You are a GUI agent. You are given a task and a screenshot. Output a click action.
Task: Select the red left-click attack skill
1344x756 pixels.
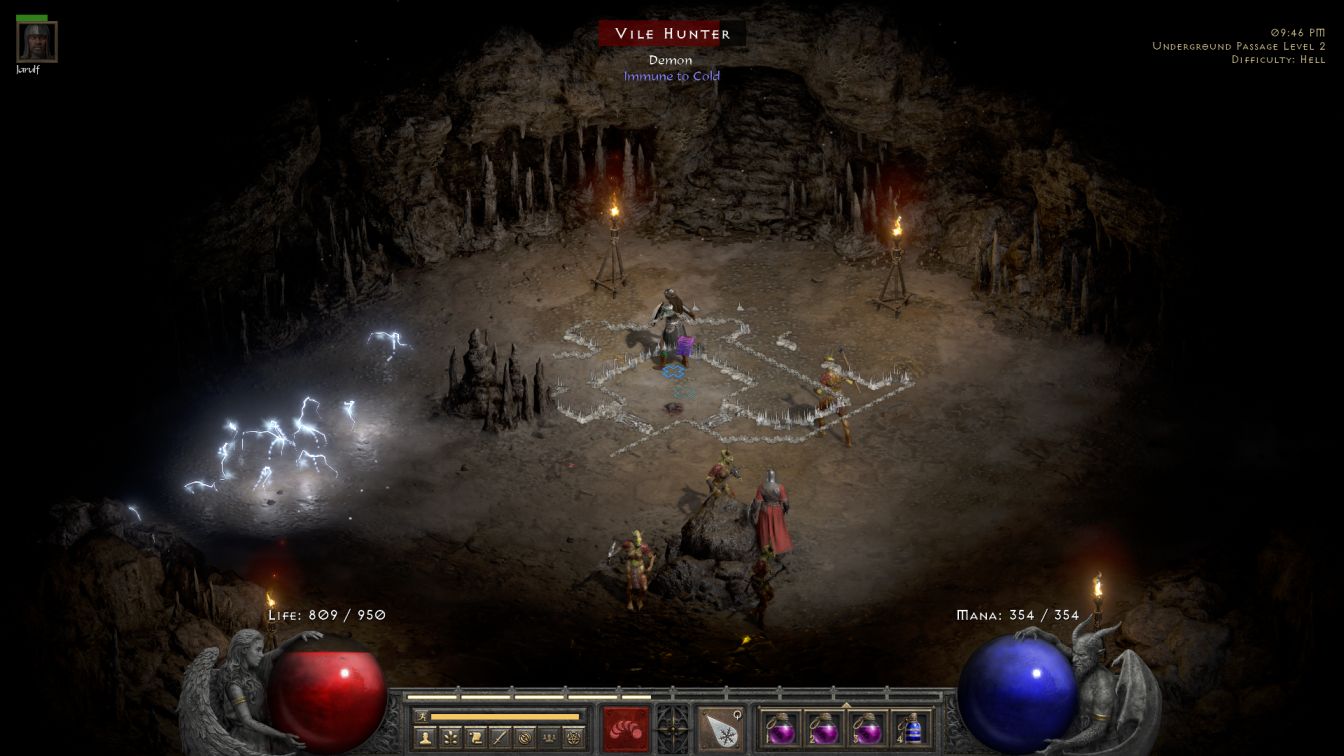(x=625, y=729)
